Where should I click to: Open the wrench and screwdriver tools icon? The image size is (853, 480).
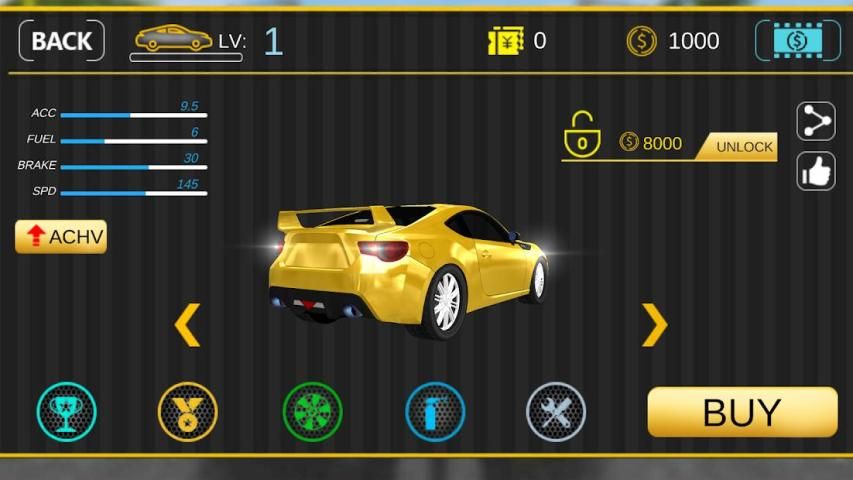pos(556,412)
